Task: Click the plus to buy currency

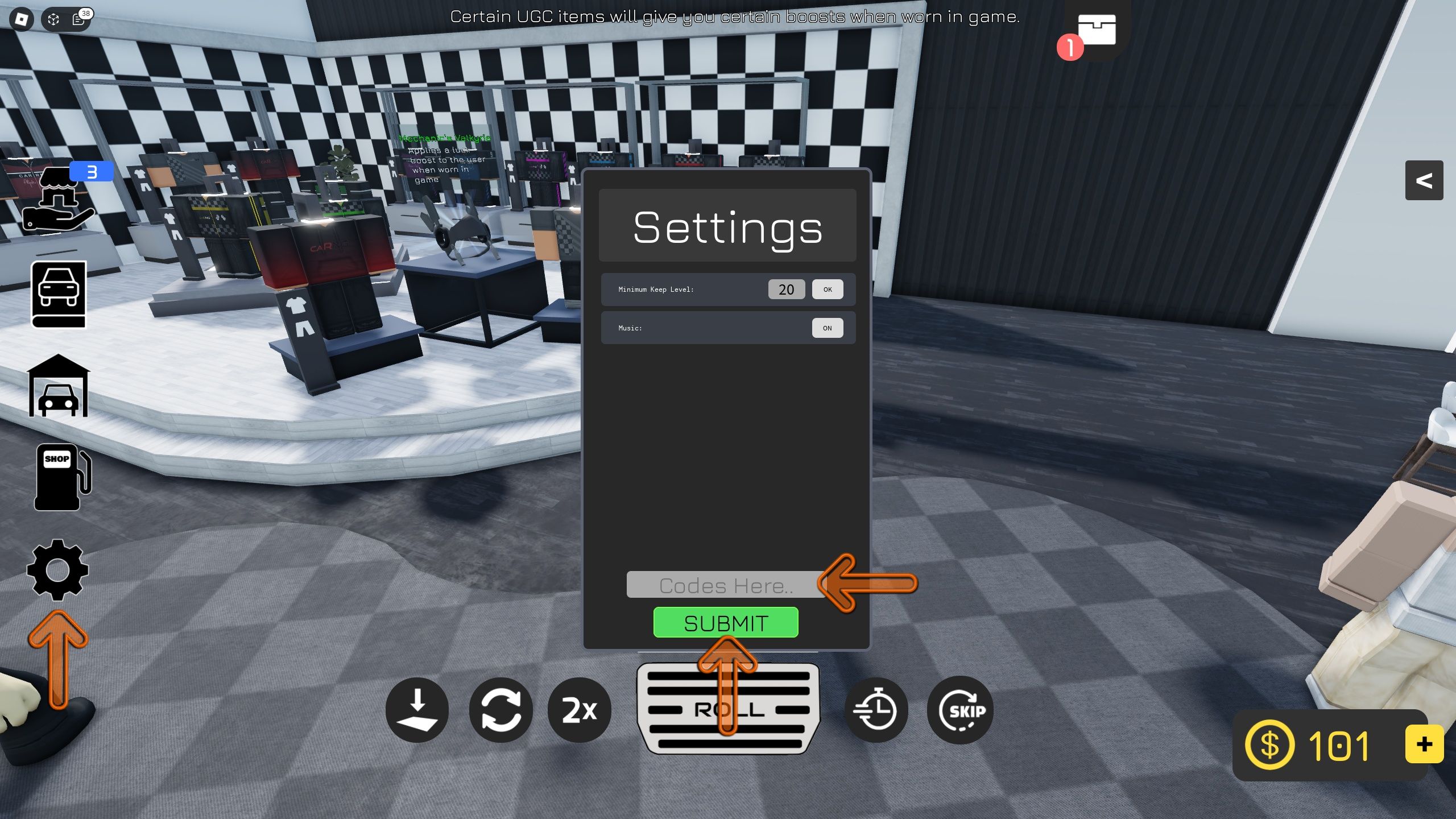Action: tap(1424, 743)
